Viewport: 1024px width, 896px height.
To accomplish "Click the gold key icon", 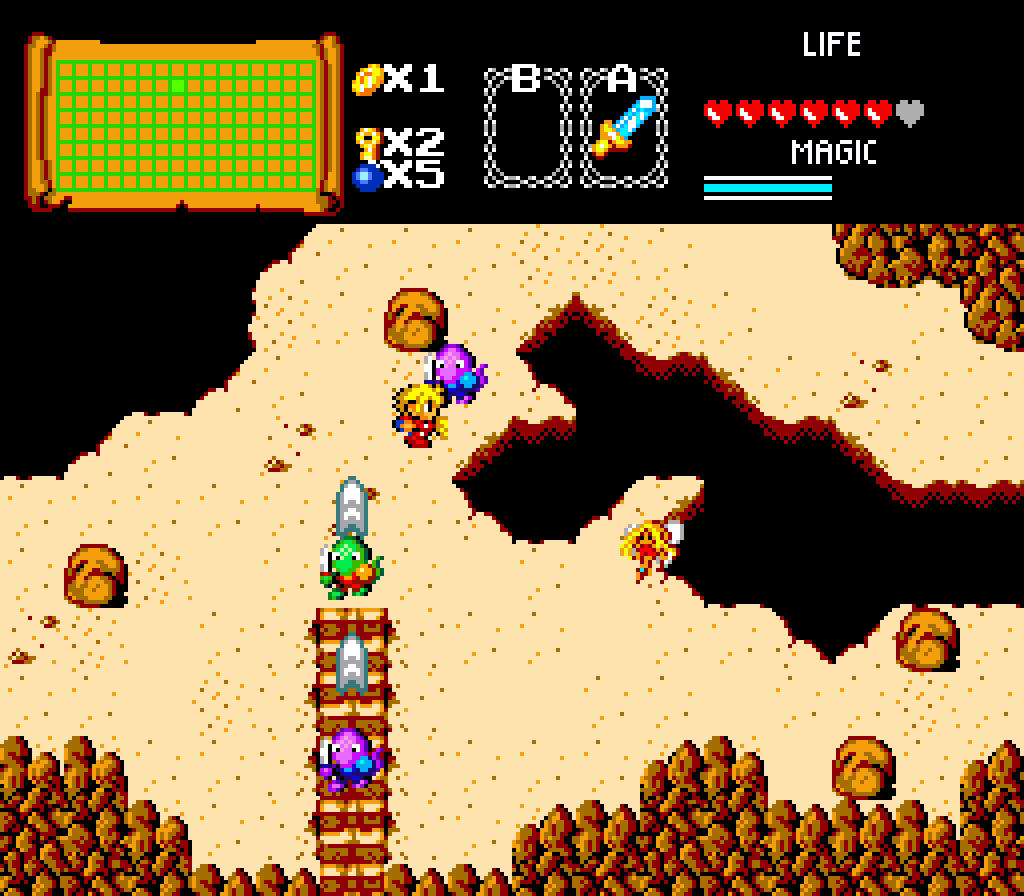I will pos(367,142).
